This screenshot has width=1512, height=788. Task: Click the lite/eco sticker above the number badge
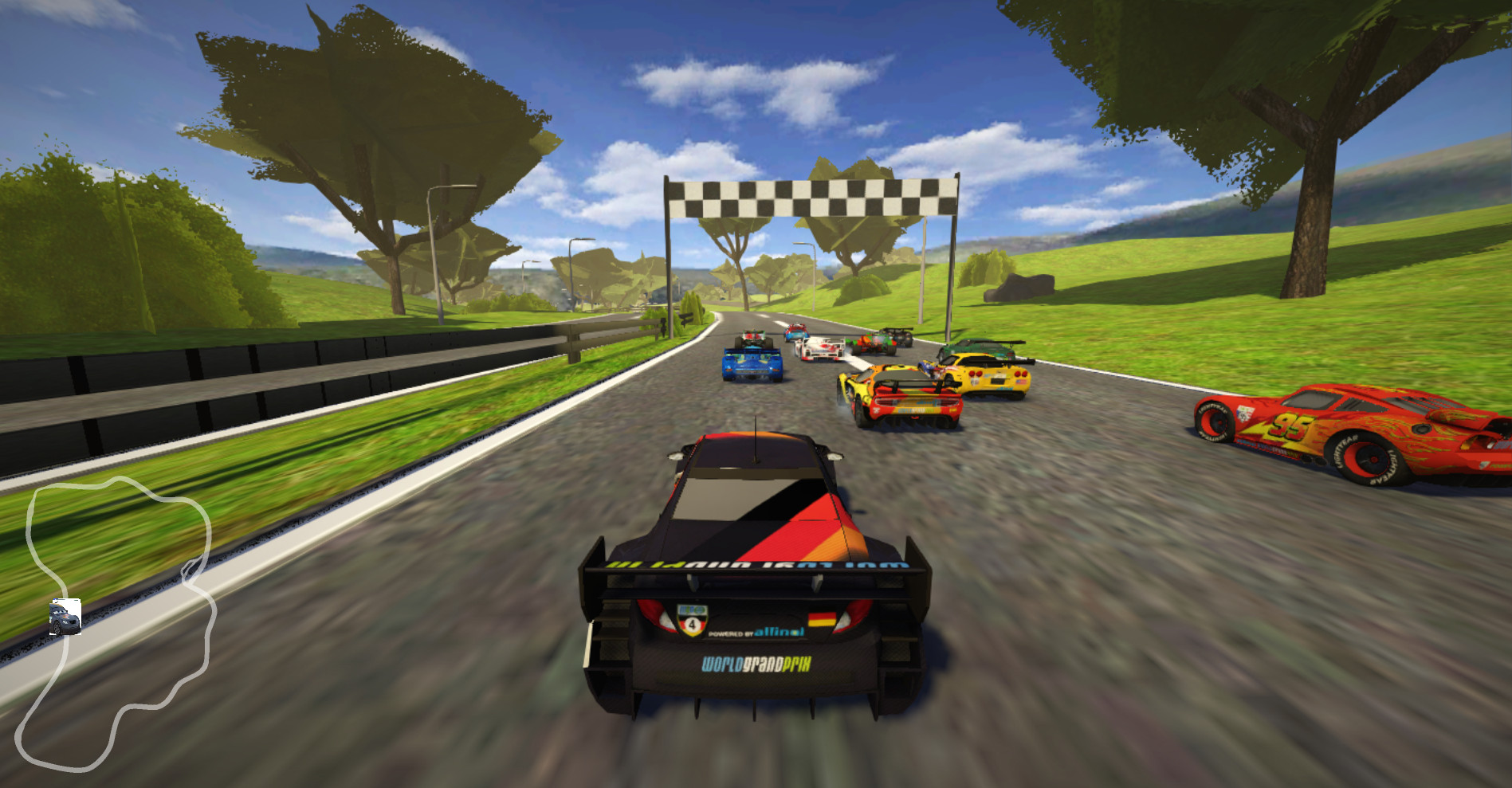693,610
